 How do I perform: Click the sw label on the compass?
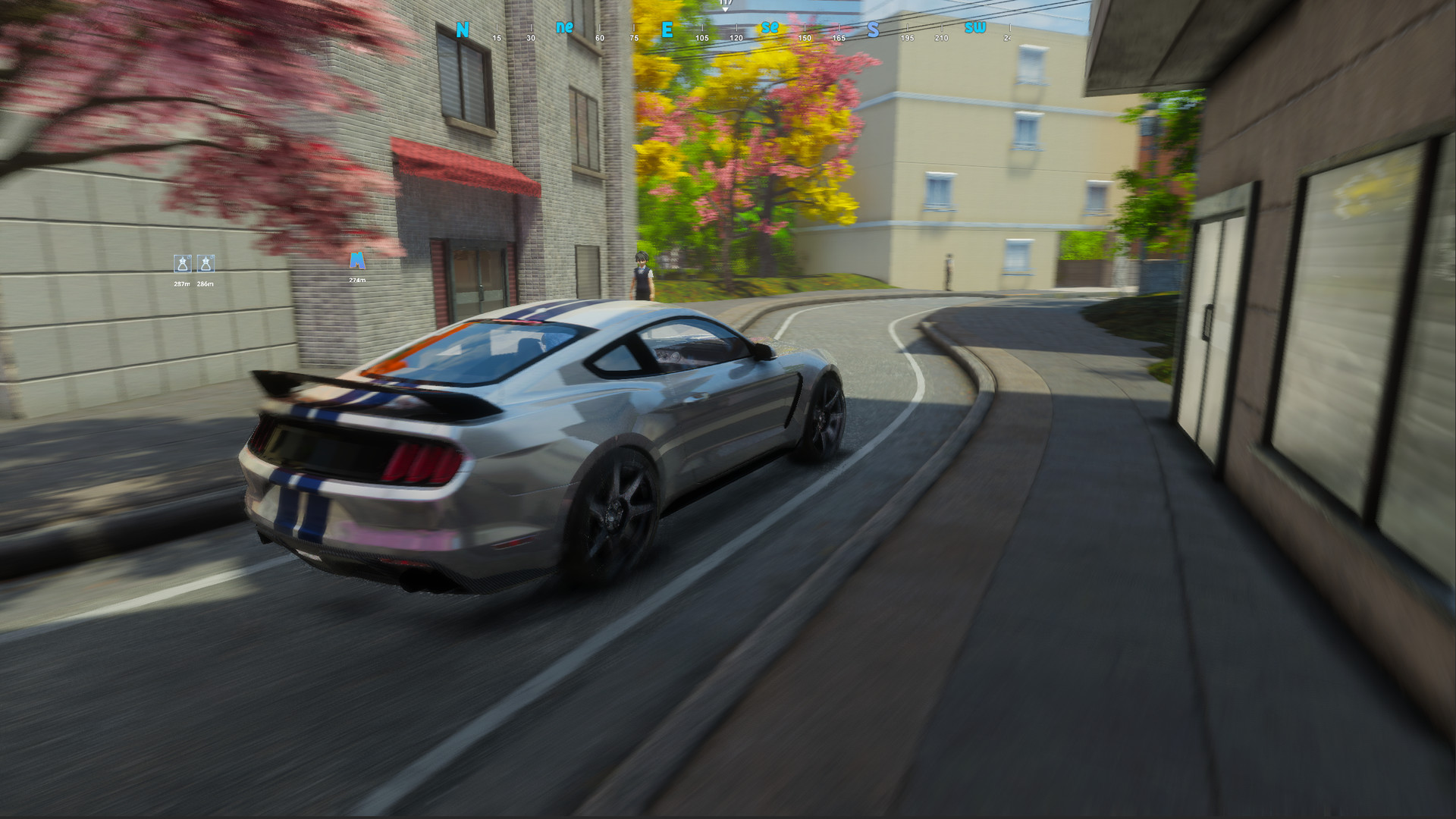(x=974, y=28)
